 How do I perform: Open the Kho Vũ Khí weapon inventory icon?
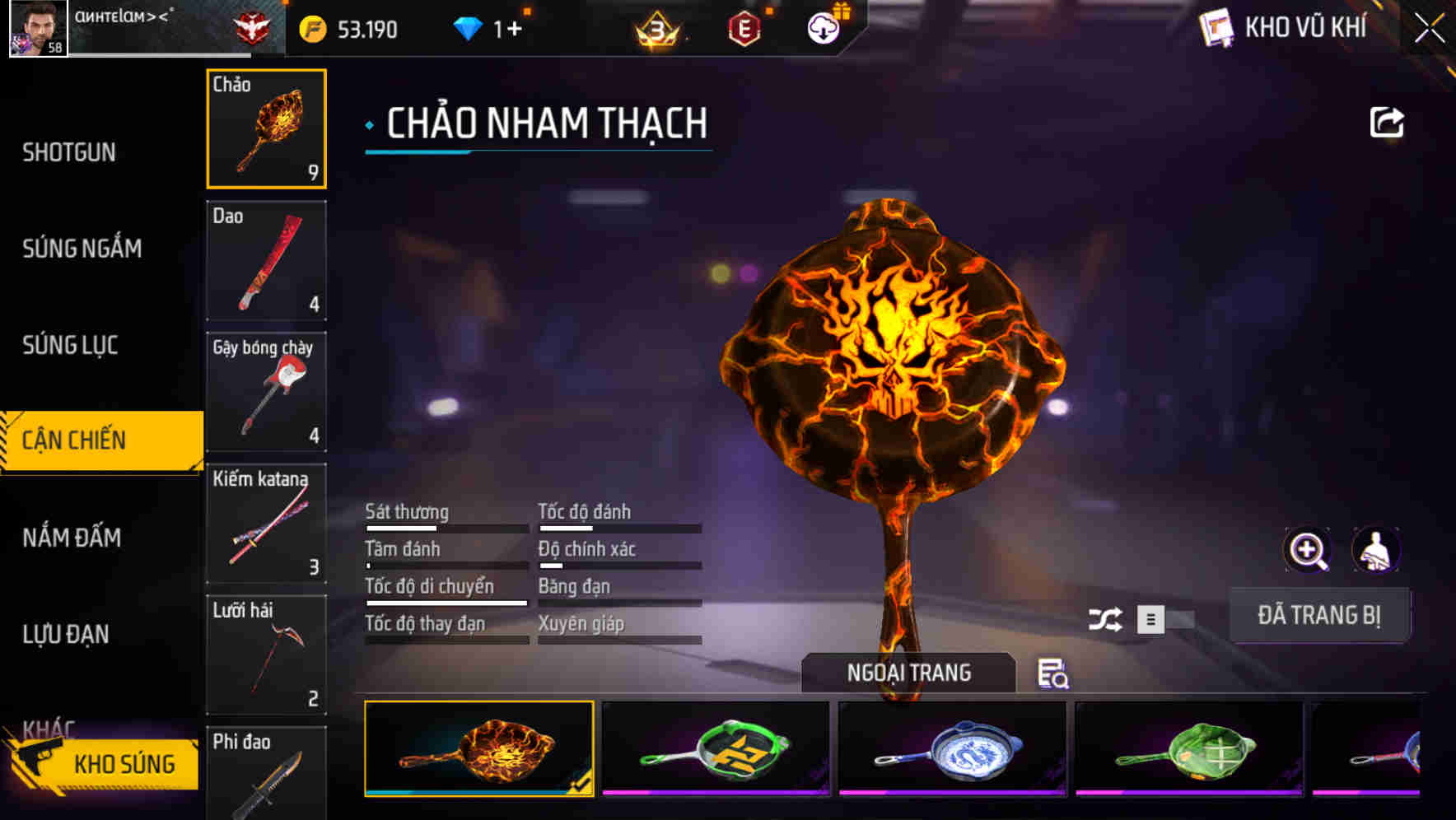1217,29
